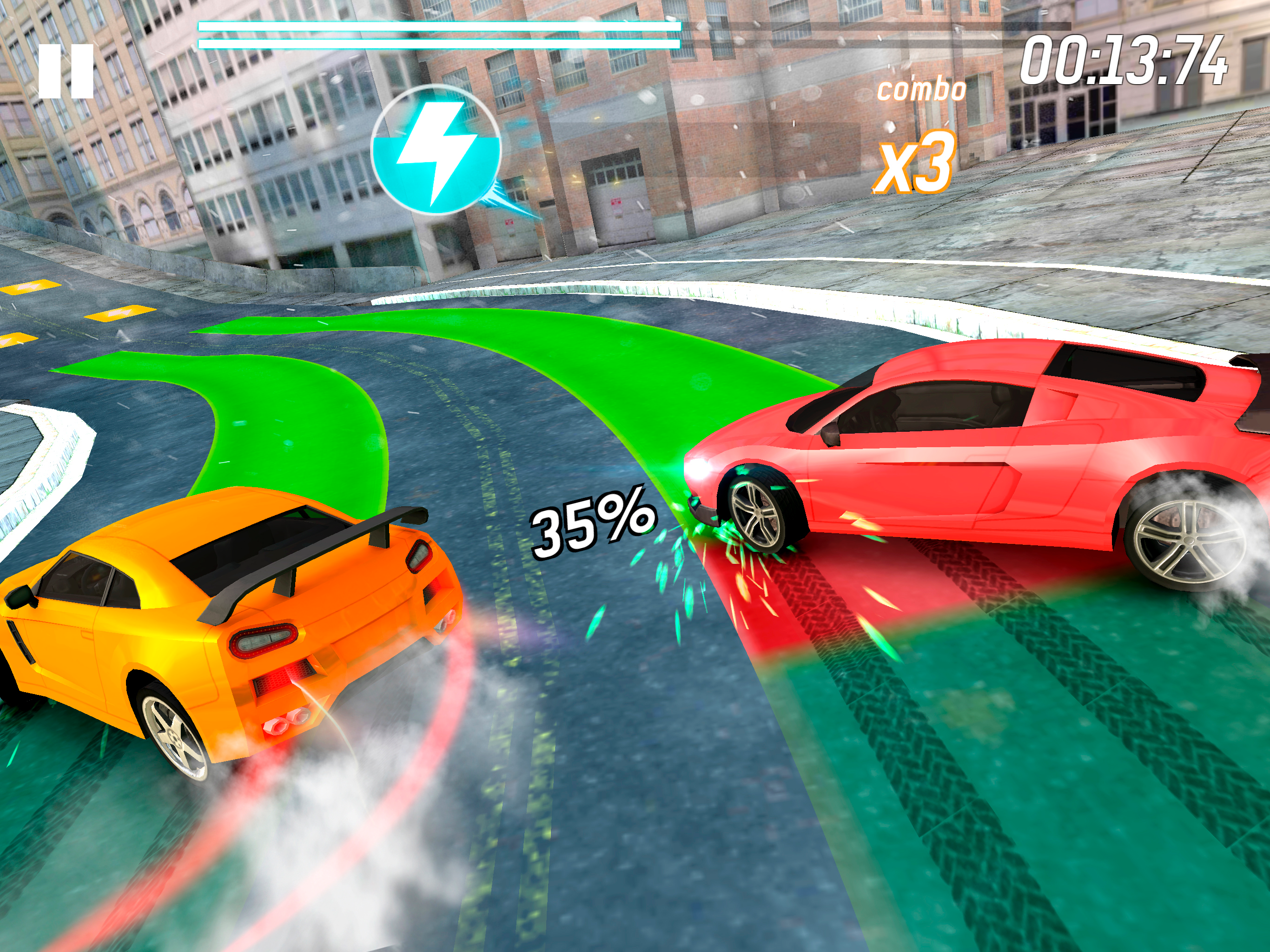Activate the lightning bolt nitro boost
The width and height of the screenshot is (1270, 952).
coord(436,150)
